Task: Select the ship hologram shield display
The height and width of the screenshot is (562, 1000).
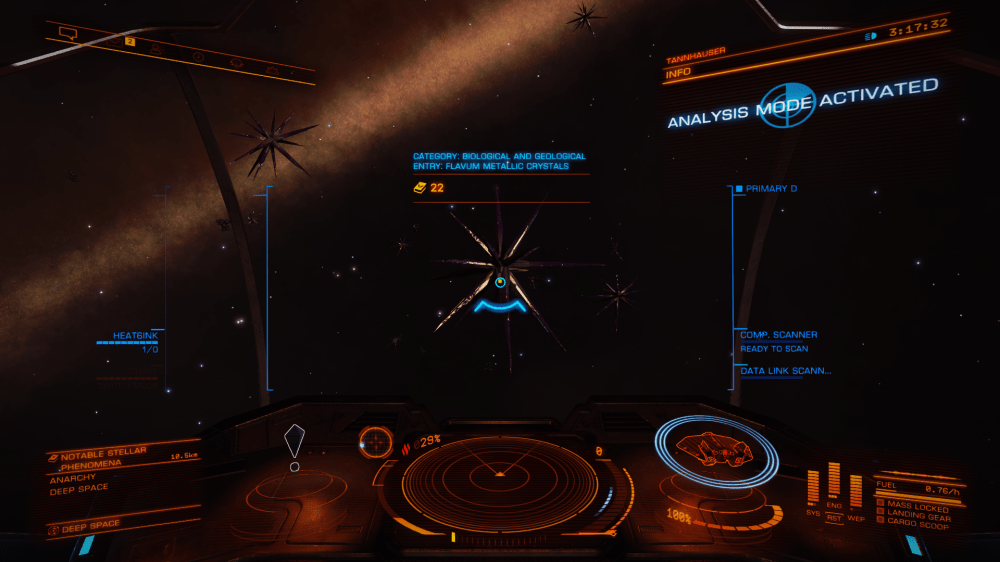Action: pyautogui.click(x=715, y=452)
